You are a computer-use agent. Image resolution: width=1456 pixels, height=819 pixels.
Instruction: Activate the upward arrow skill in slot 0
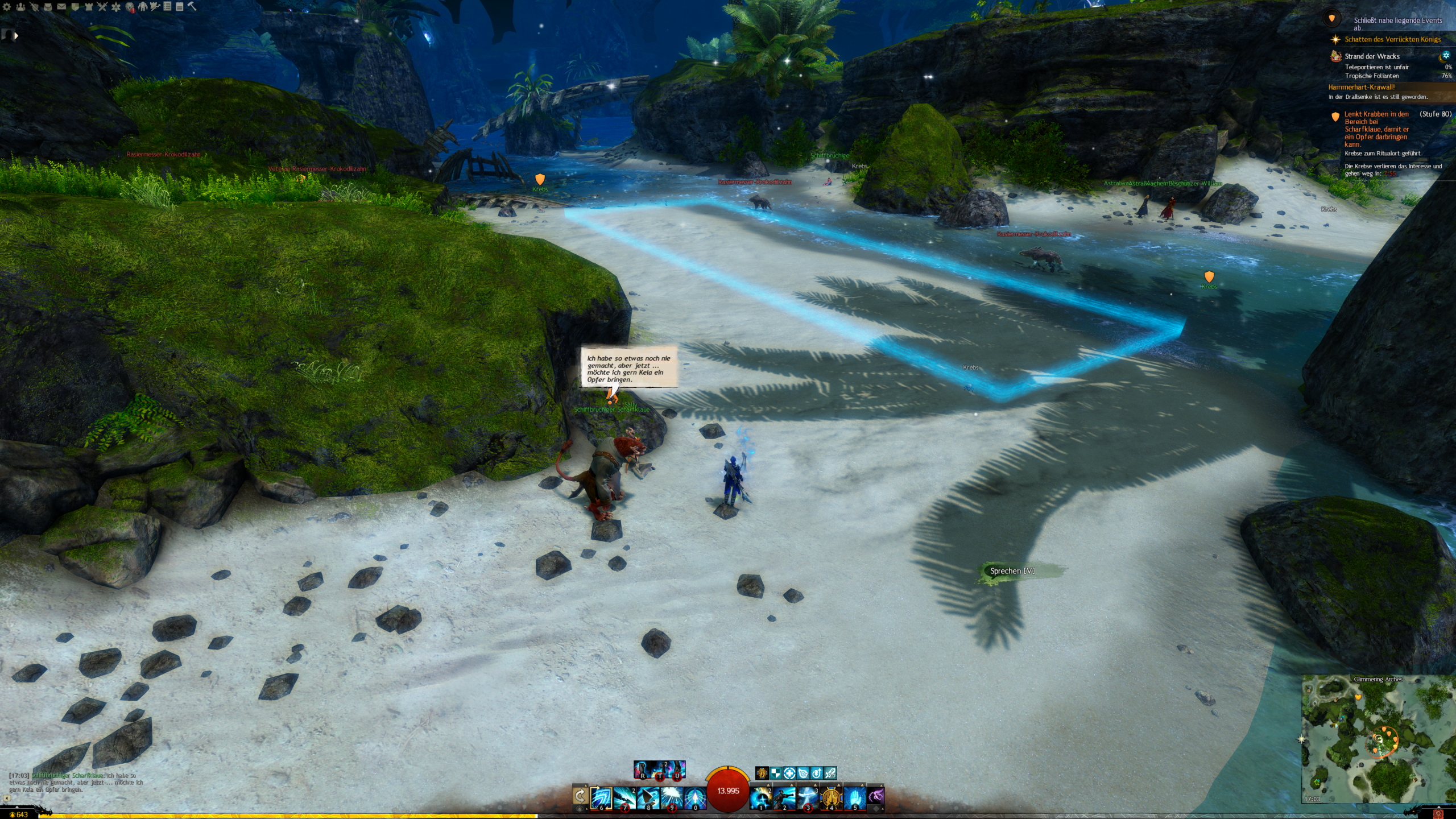(695, 797)
